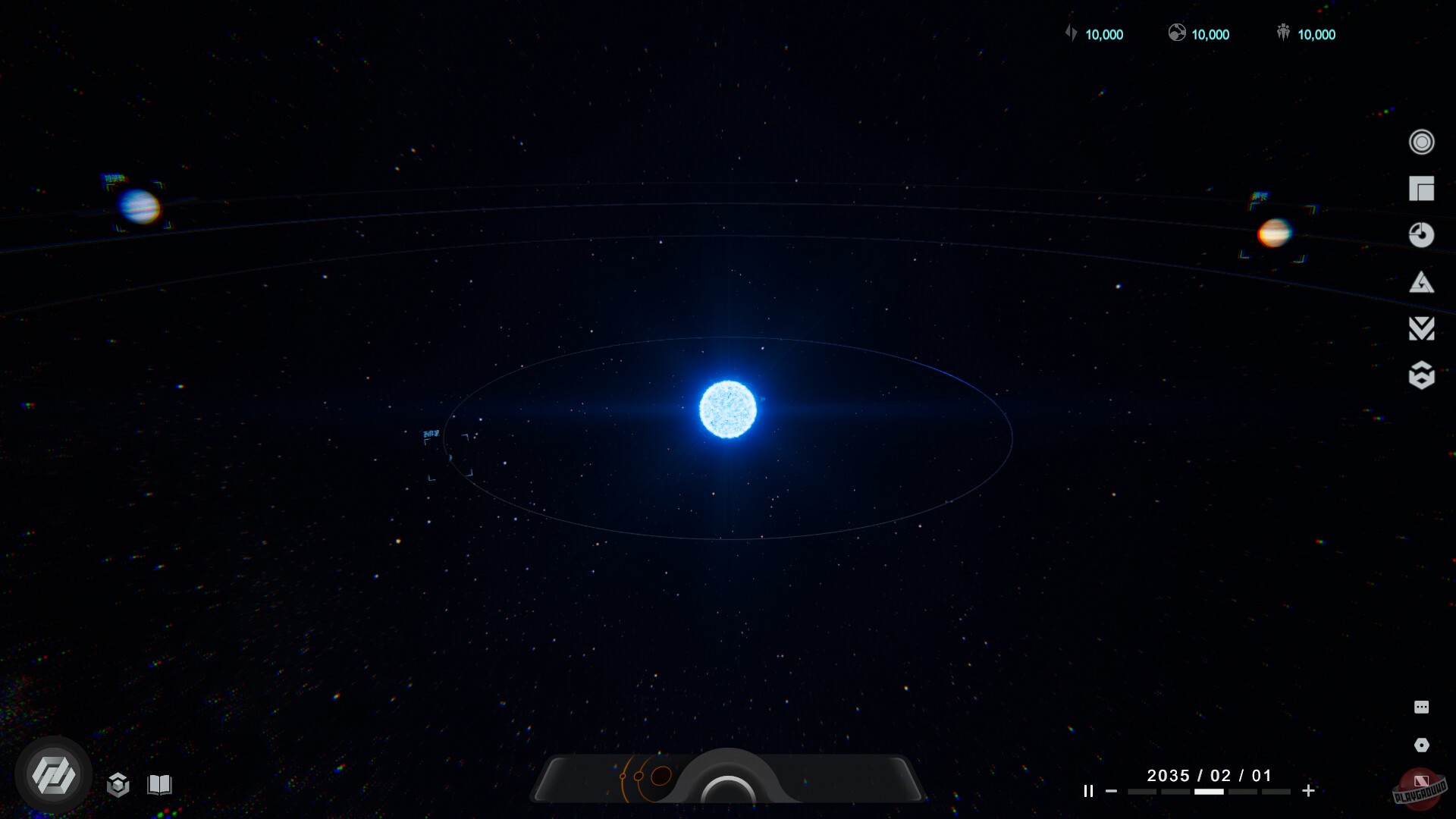This screenshot has width=1456, height=819.
Task: Click the energy resource icon top right
Action: 1072,33
